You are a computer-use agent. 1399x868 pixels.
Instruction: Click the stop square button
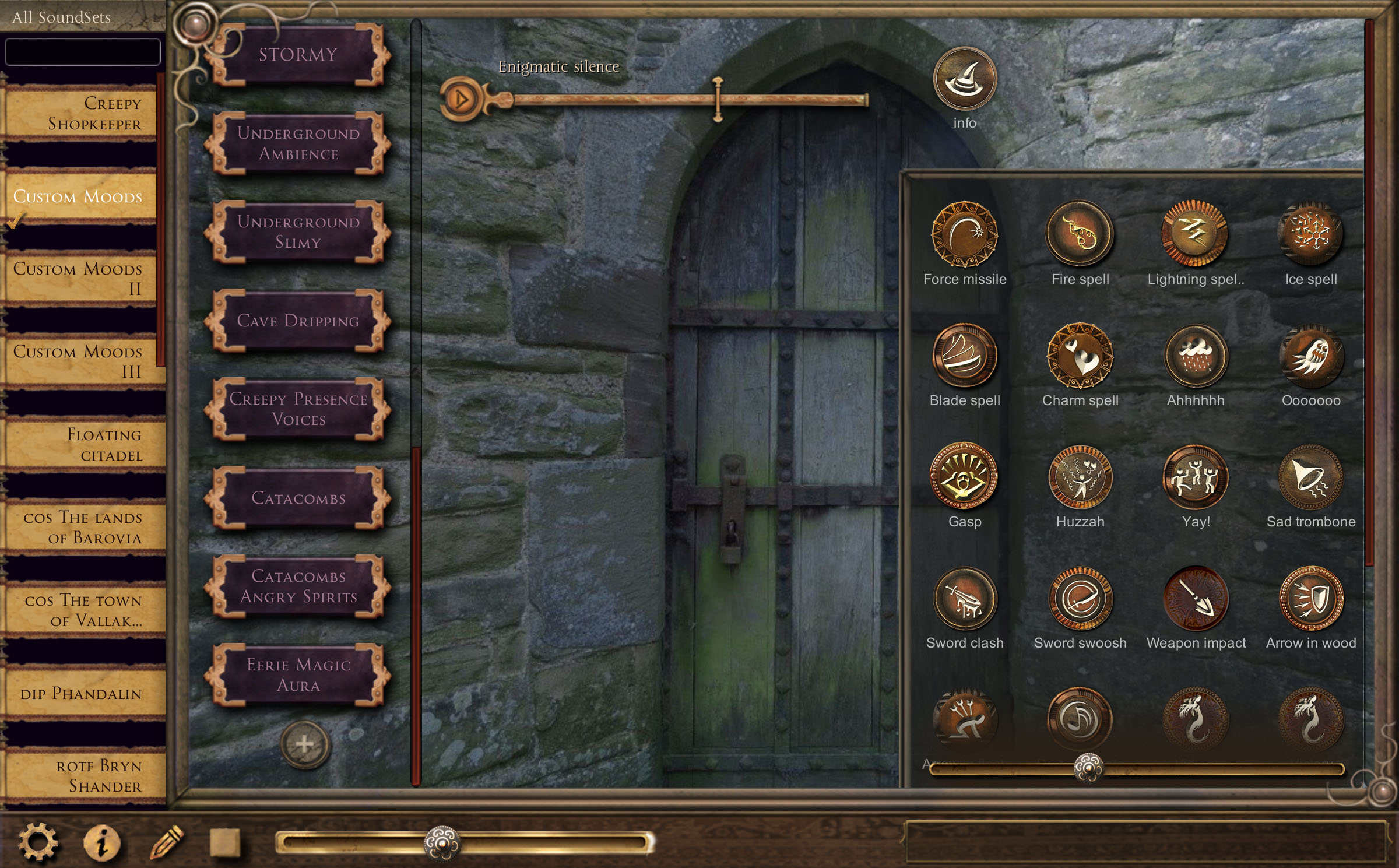coord(225,842)
